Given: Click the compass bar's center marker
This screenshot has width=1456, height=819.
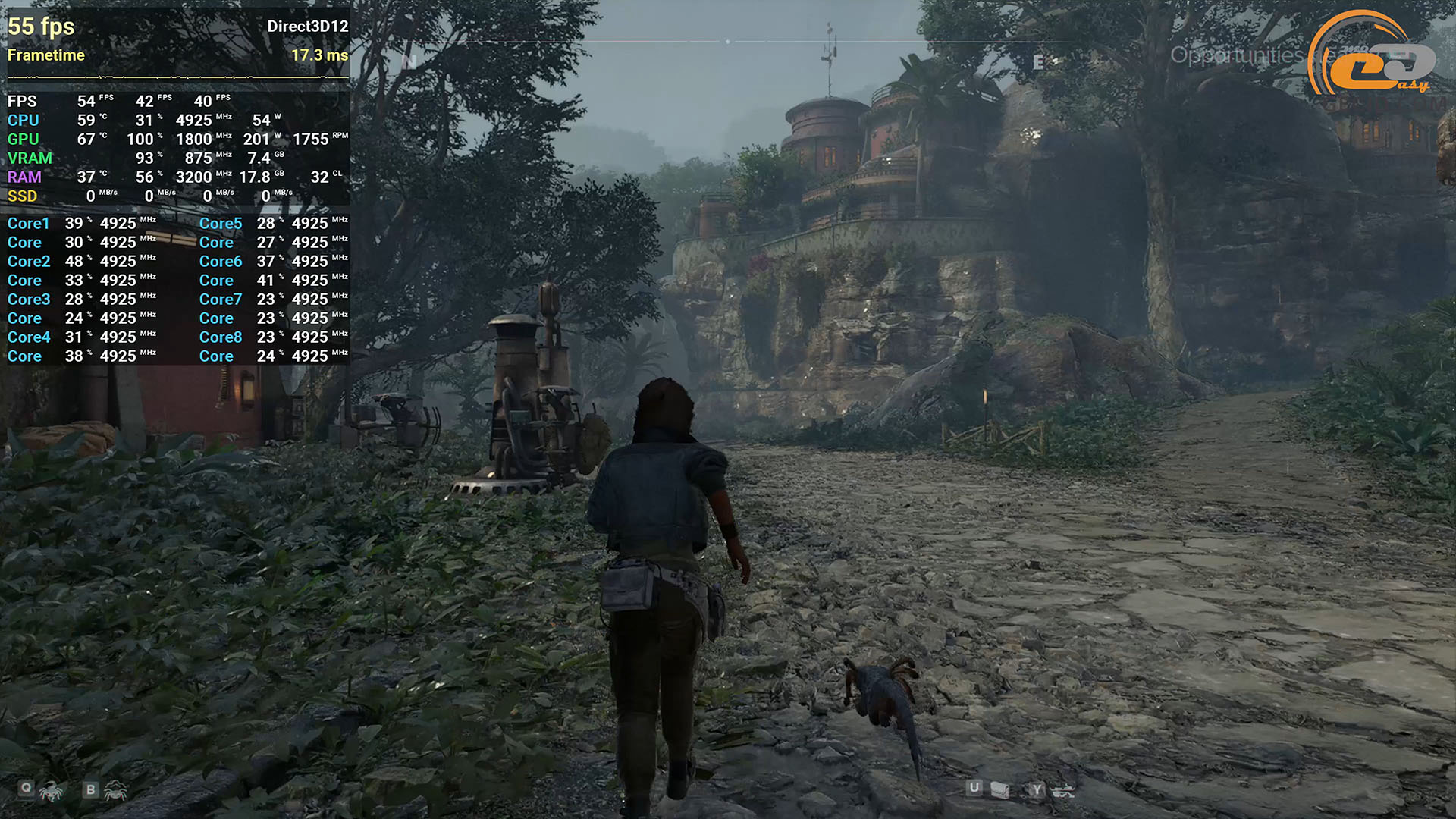Looking at the screenshot, I should 728,42.
